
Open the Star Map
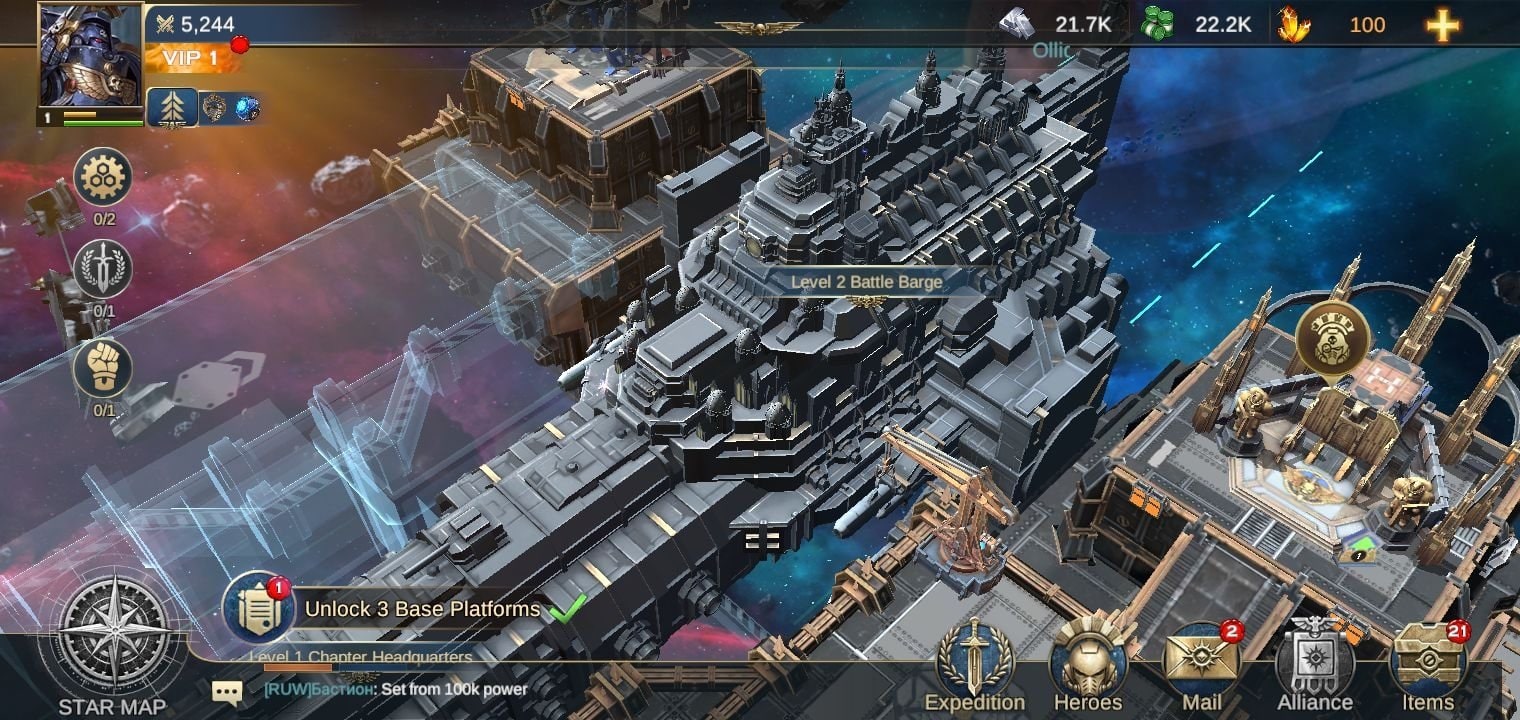[x=112, y=640]
